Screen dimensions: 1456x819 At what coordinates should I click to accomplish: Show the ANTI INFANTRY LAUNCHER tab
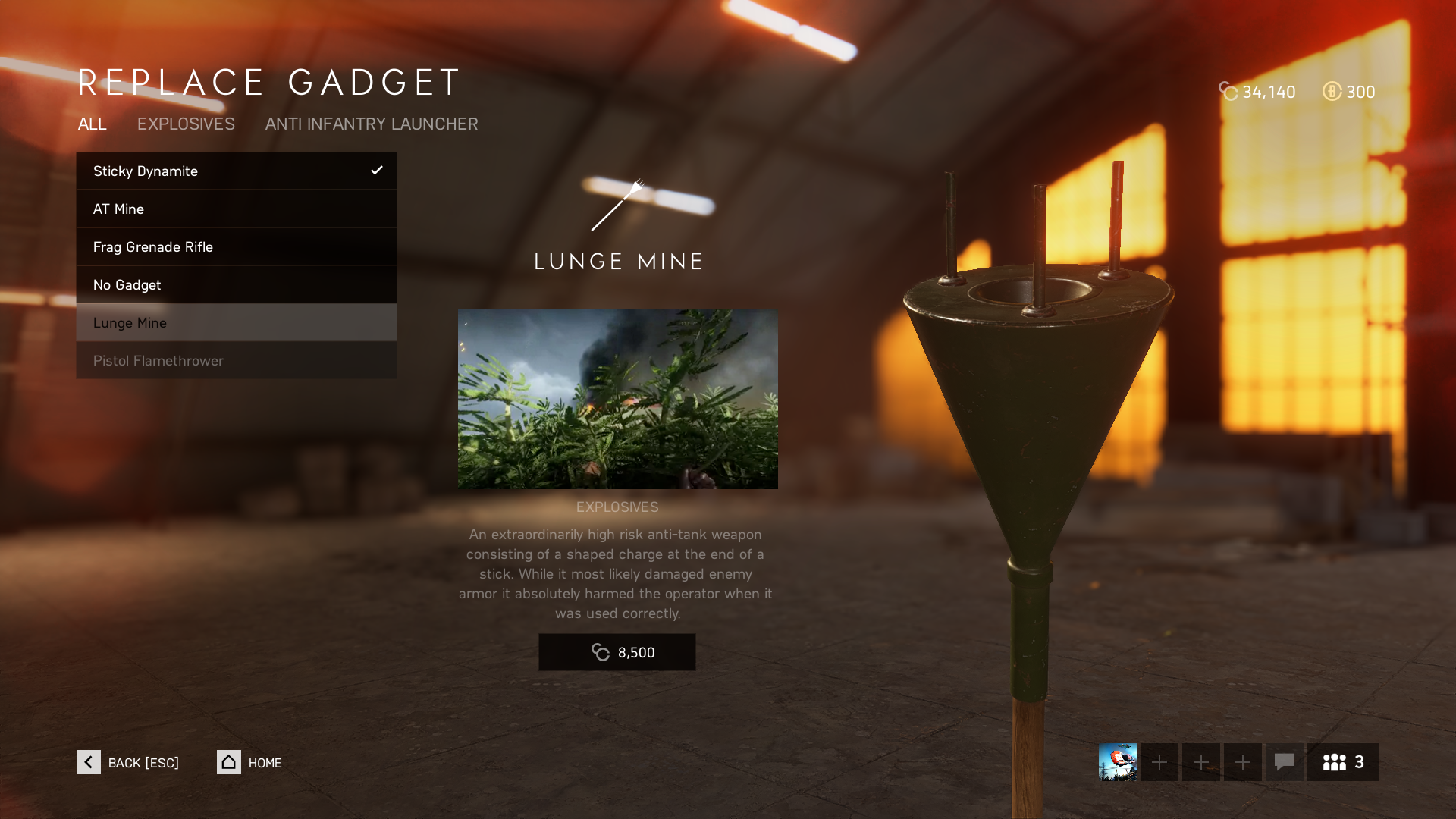(372, 124)
